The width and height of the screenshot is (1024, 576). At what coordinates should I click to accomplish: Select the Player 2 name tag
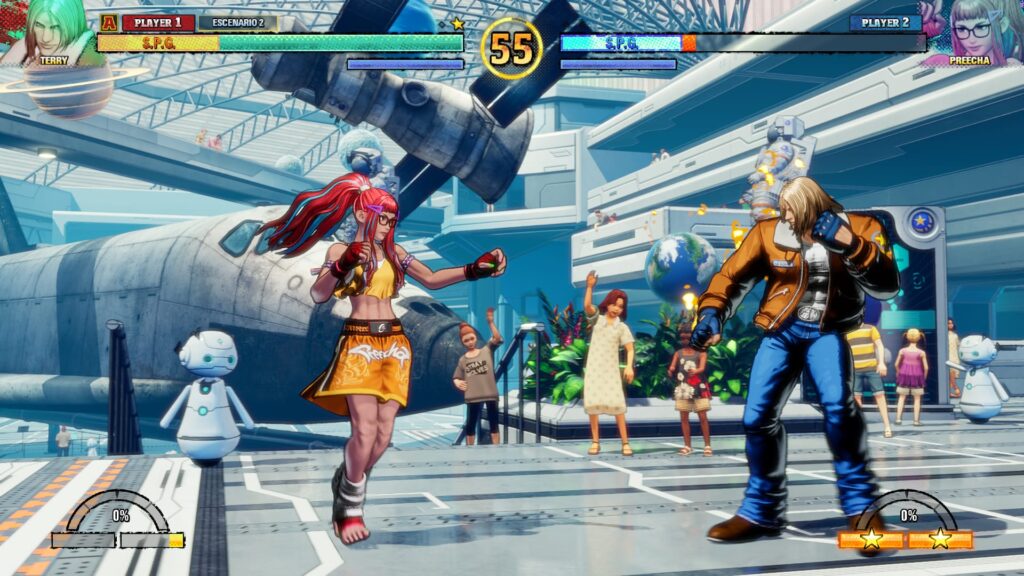coord(886,22)
